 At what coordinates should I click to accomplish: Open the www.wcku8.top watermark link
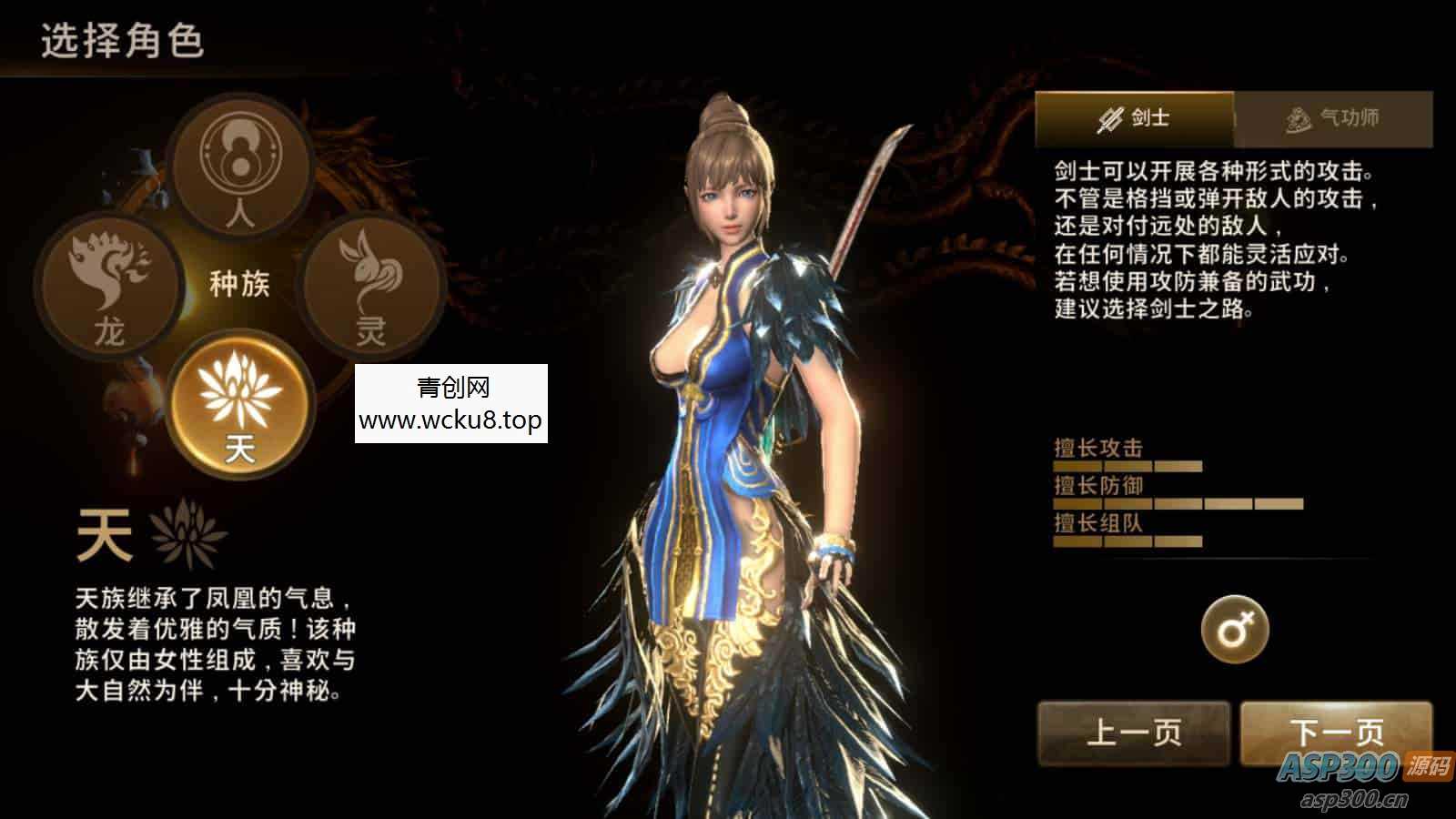[x=450, y=420]
